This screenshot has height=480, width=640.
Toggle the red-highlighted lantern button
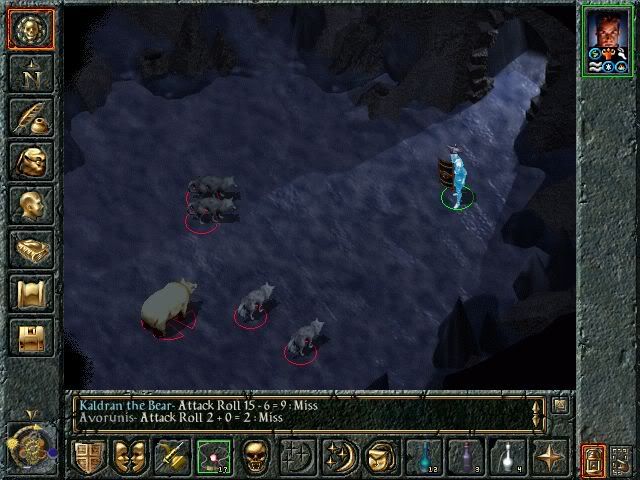592,460
